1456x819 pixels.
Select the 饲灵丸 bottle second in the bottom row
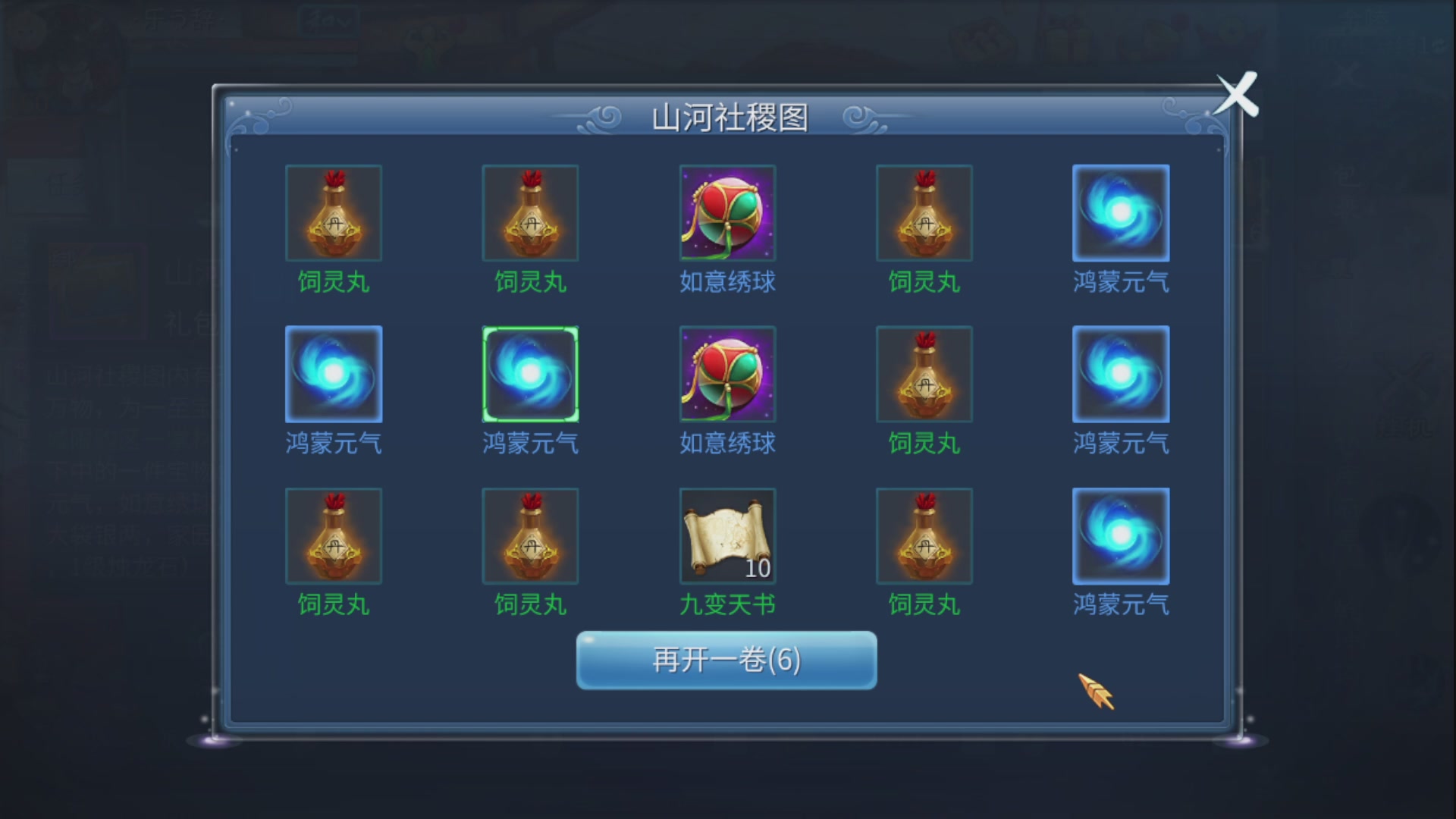(530, 535)
